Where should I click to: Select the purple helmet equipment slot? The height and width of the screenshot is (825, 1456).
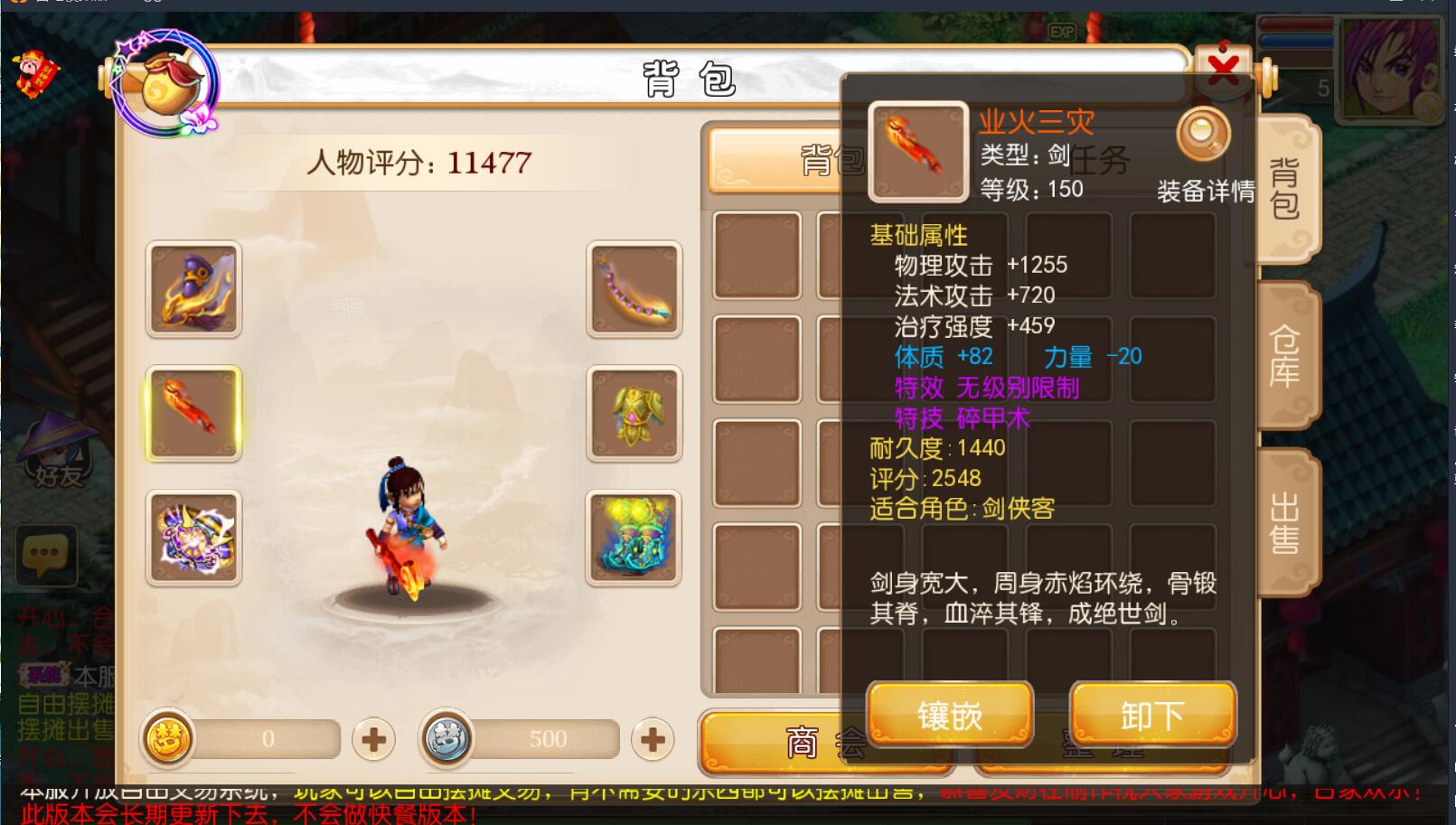point(193,290)
